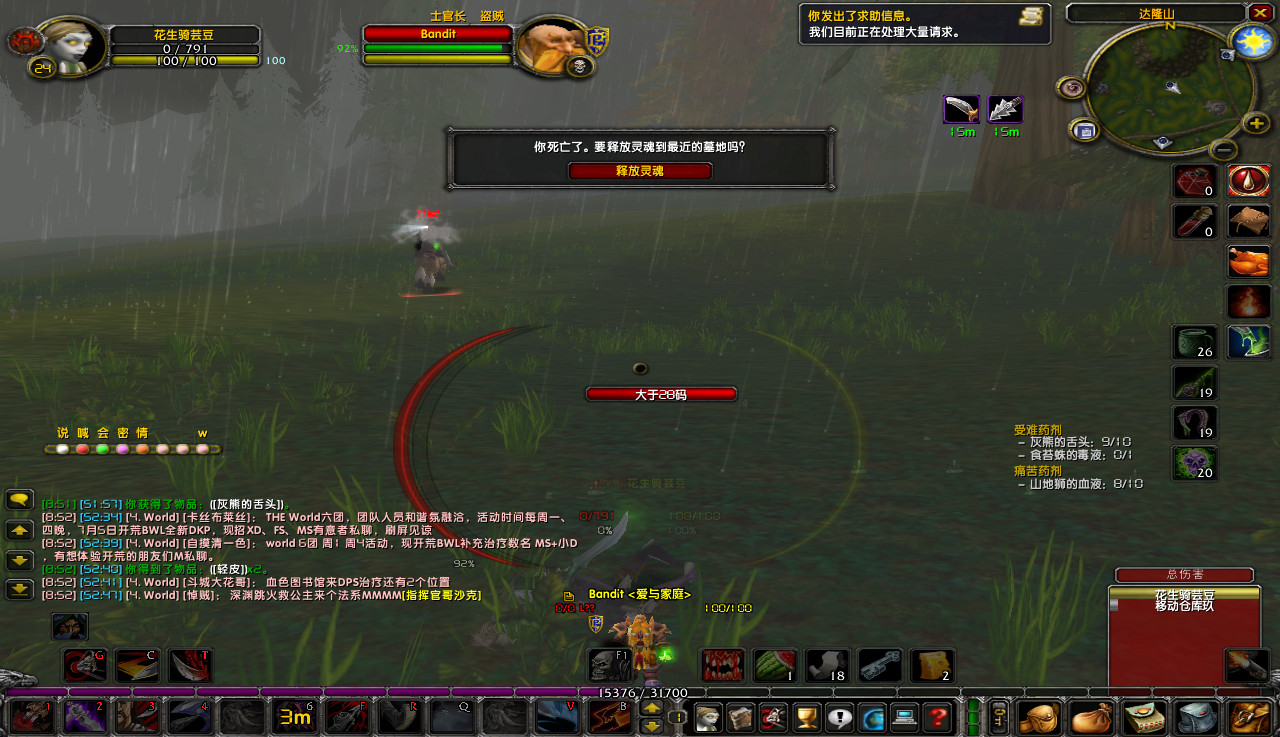Open the system menu computer icon
Image resolution: width=1280 pixels, height=737 pixels.
[x=906, y=718]
